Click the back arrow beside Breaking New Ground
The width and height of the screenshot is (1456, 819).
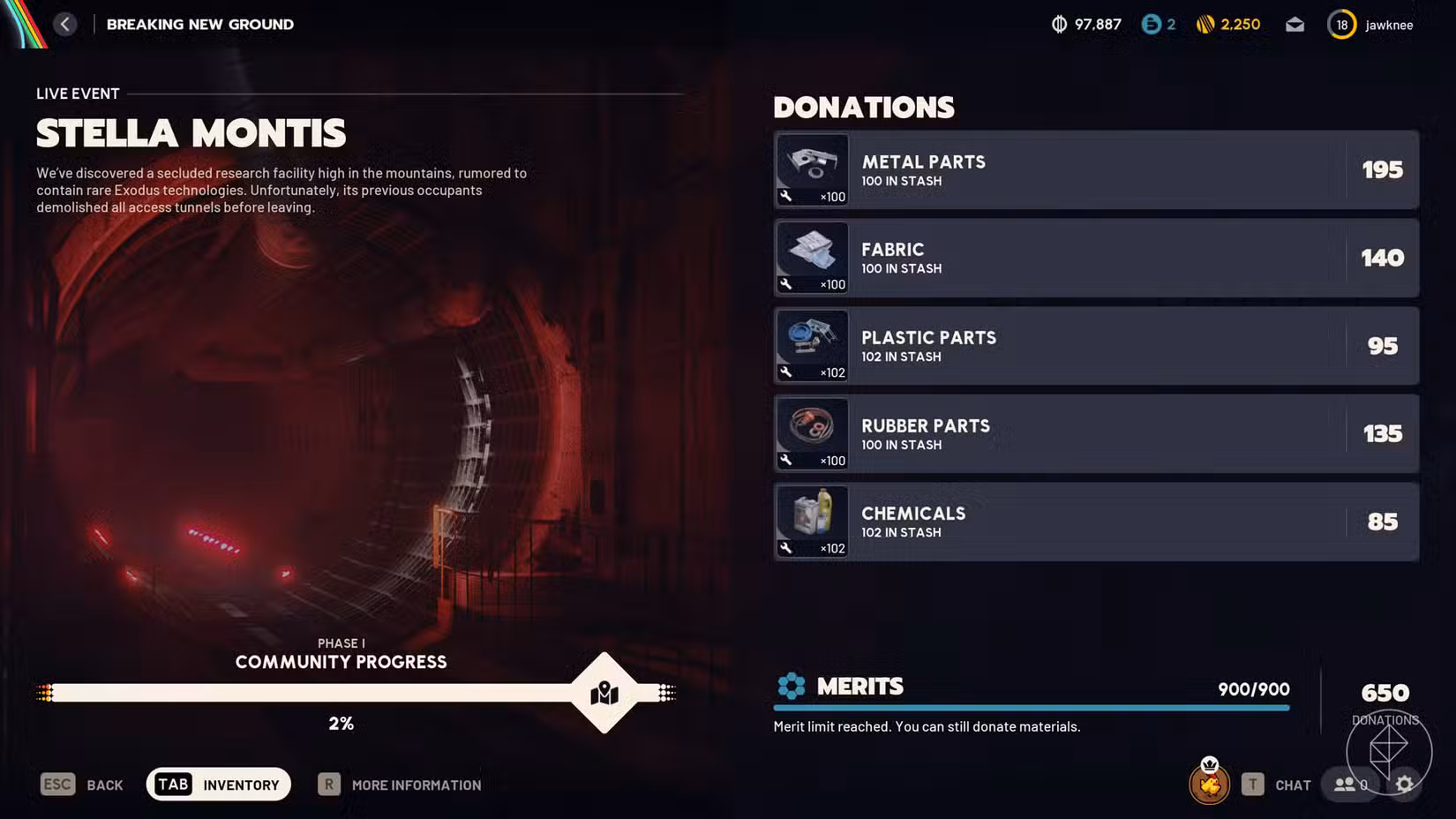click(65, 24)
